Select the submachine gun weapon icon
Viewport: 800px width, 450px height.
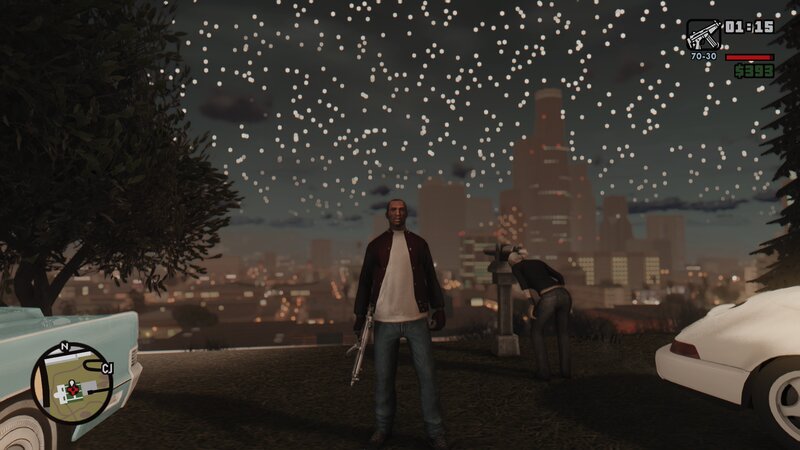click(x=703, y=34)
